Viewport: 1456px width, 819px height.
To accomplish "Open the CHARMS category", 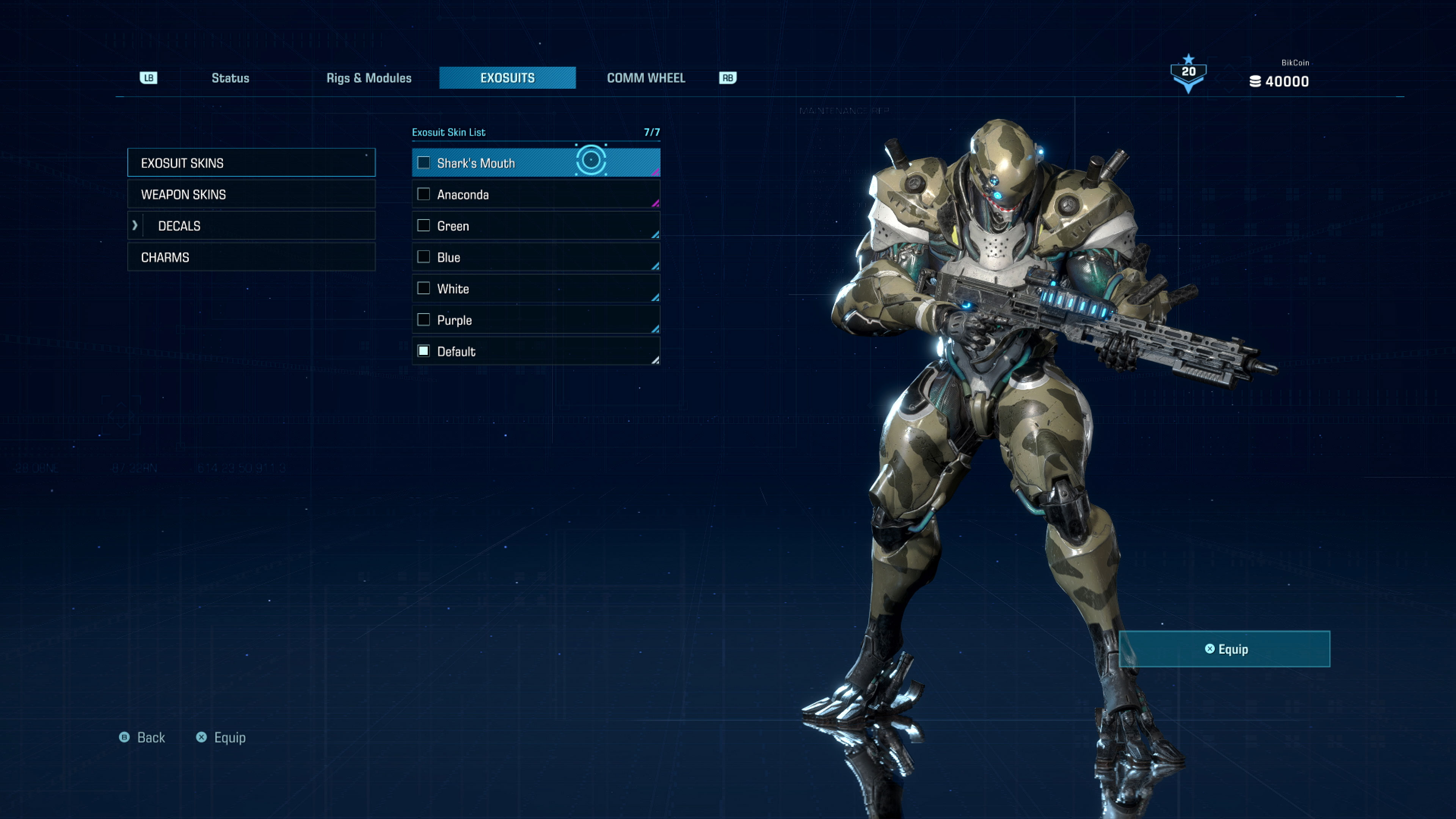I will 251,257.
